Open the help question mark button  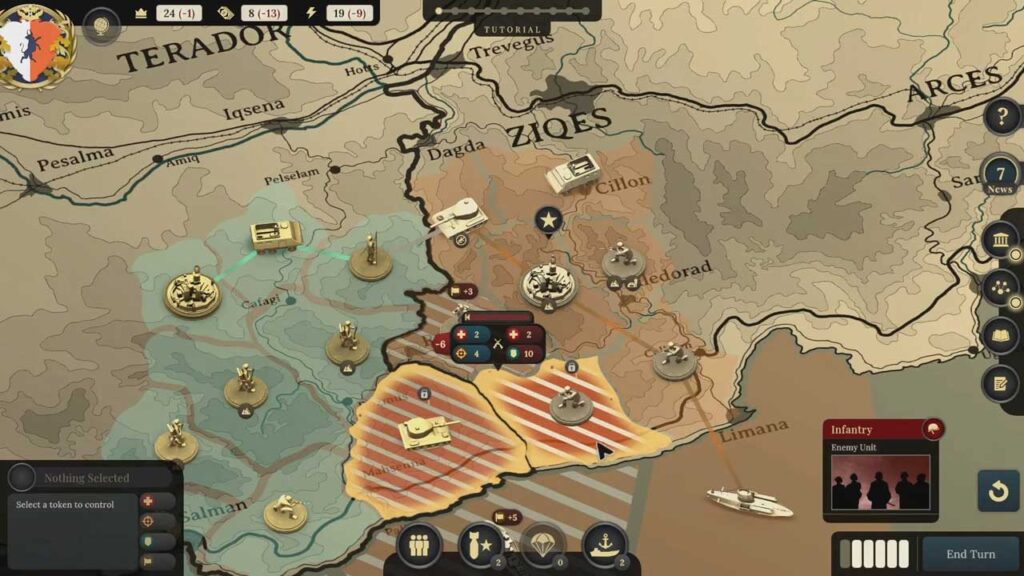pyautogui.click(x=1001, y=116)
